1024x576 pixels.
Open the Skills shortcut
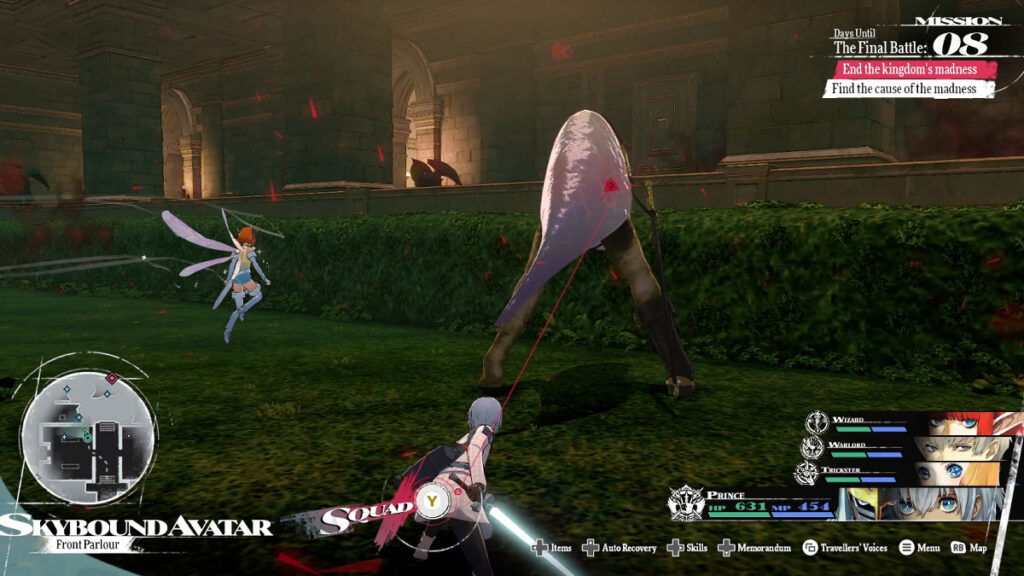coord(688,548)
